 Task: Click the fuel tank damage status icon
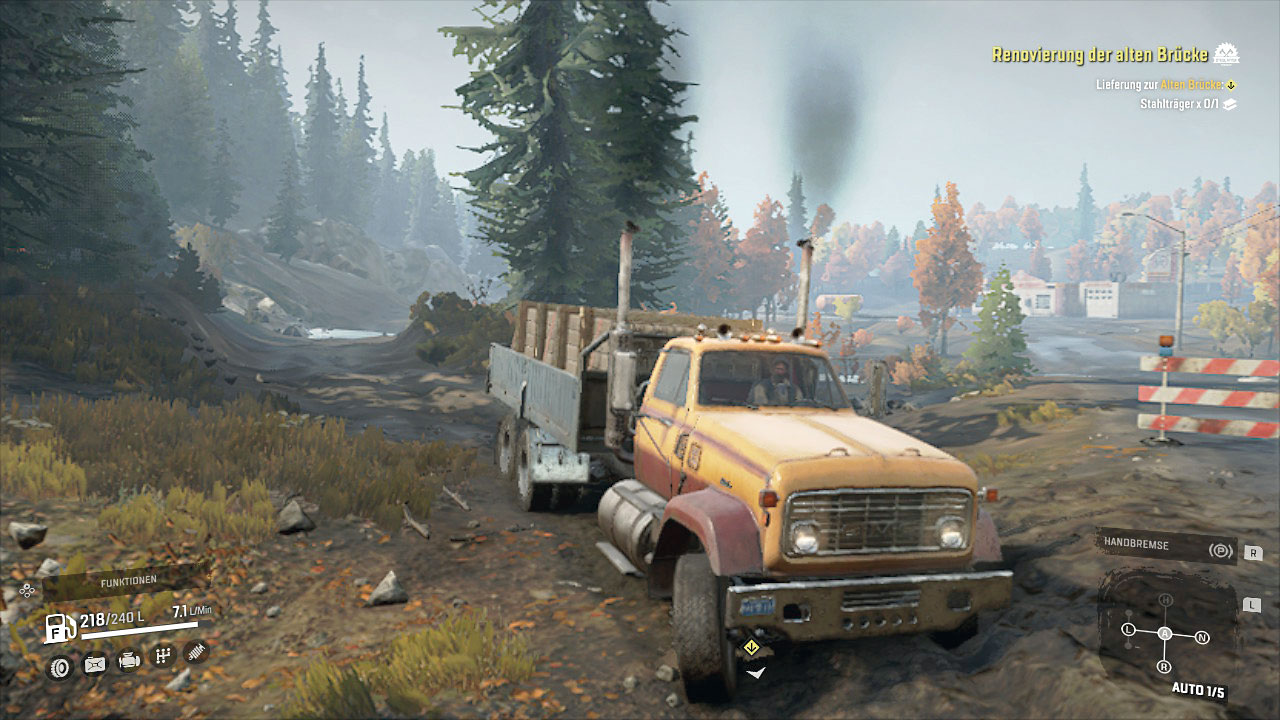(95, 663)
